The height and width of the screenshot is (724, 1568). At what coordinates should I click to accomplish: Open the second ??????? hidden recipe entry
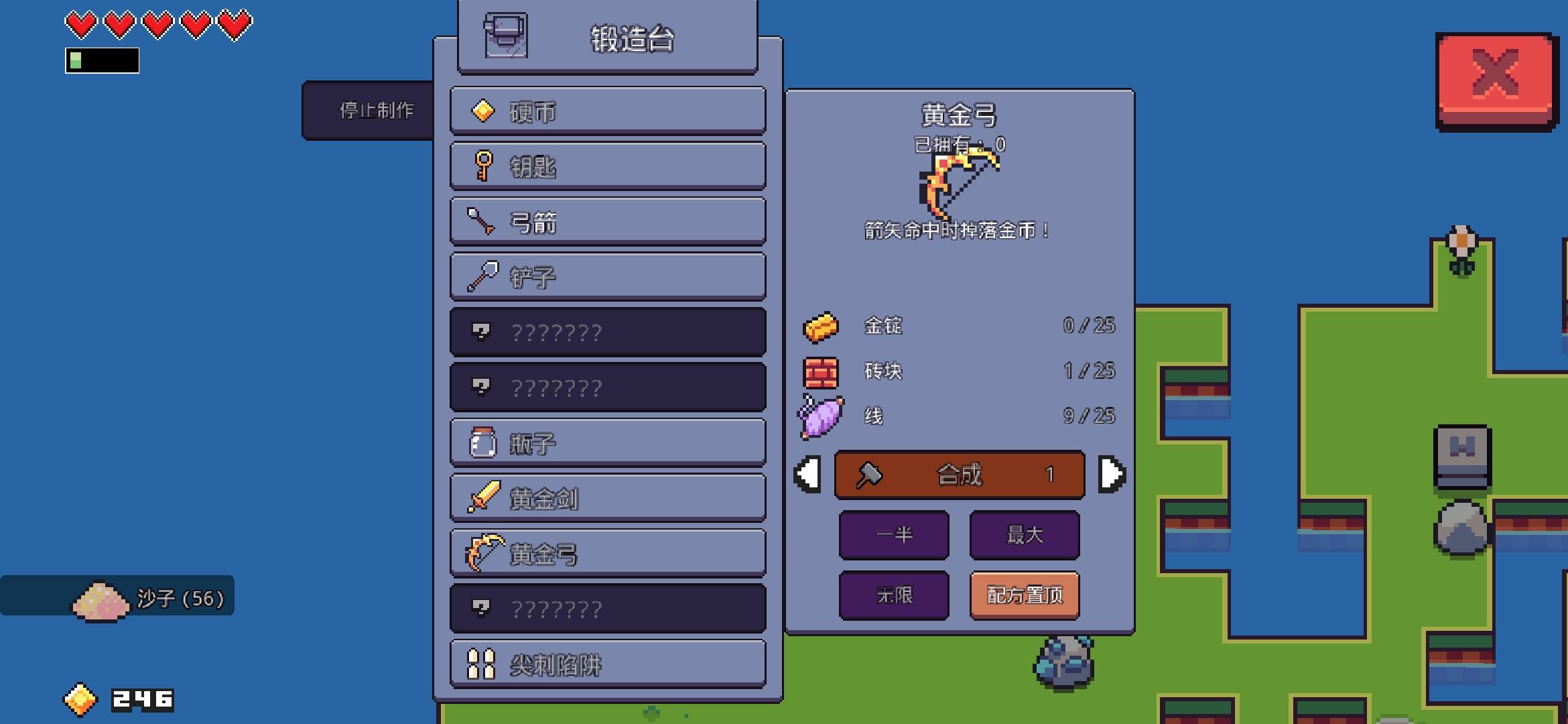(606, 387)
